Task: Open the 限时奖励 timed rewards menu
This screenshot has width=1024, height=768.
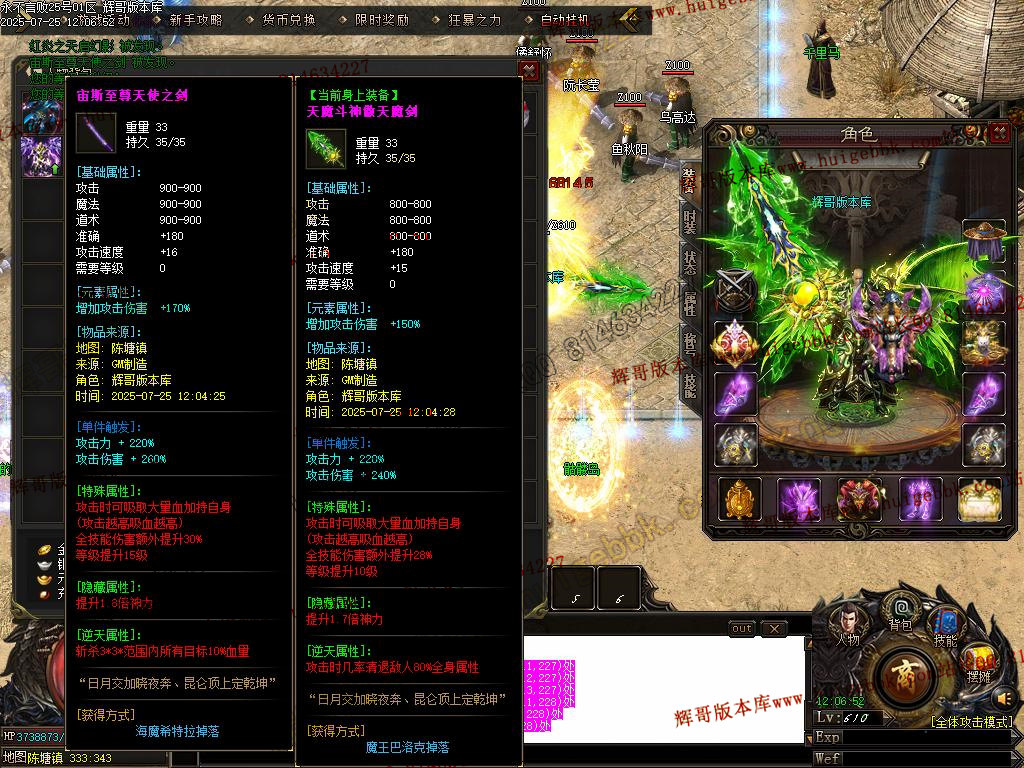Action: point(382,19)
